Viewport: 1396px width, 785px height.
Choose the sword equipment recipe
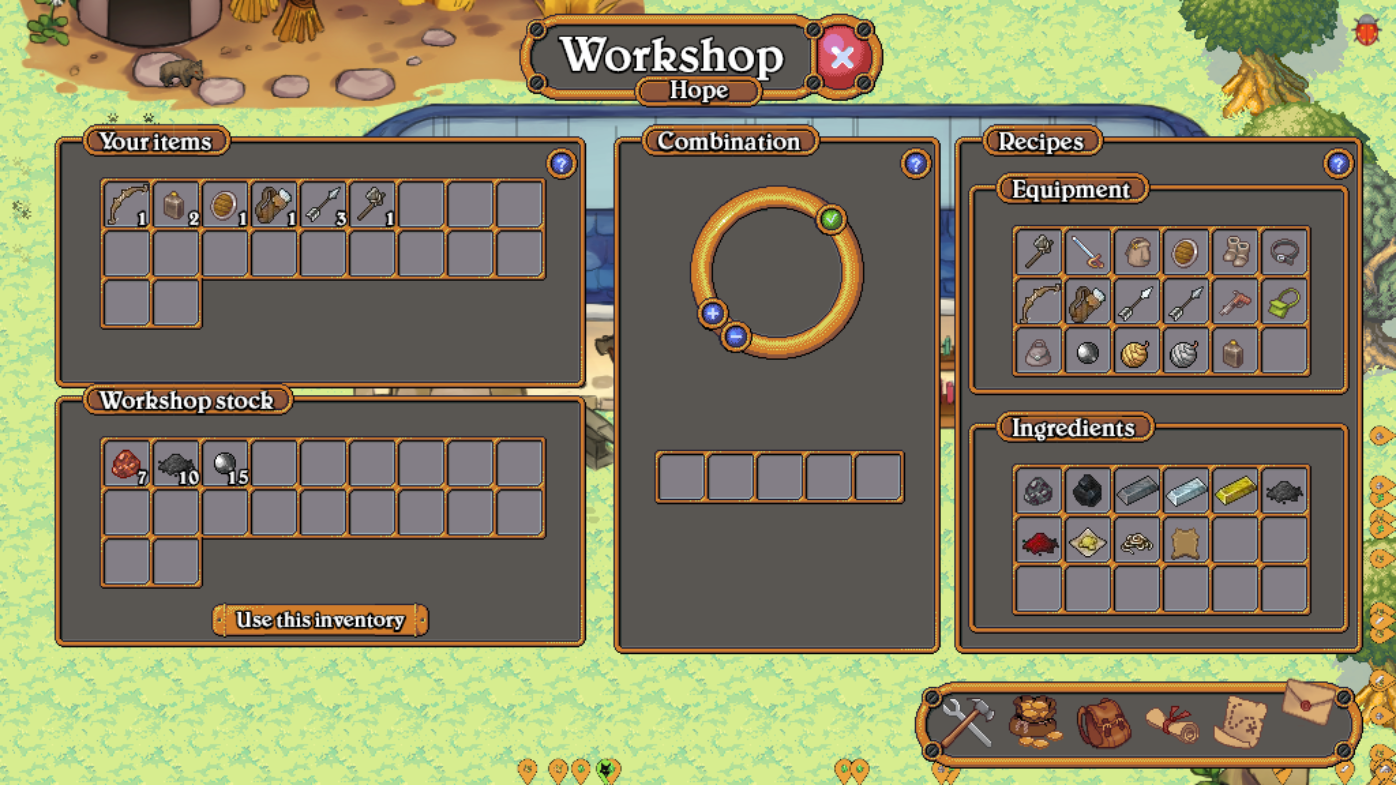1087,251
